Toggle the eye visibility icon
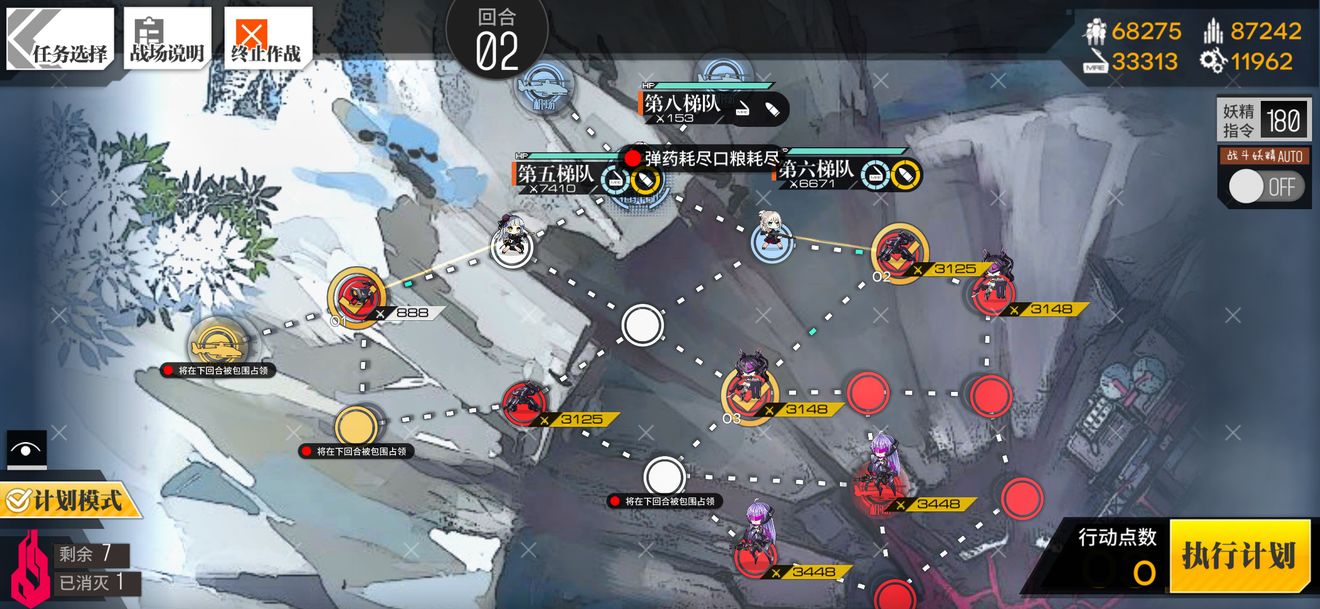The width and height of the screenshot is (1320, 609). point(26,449)
